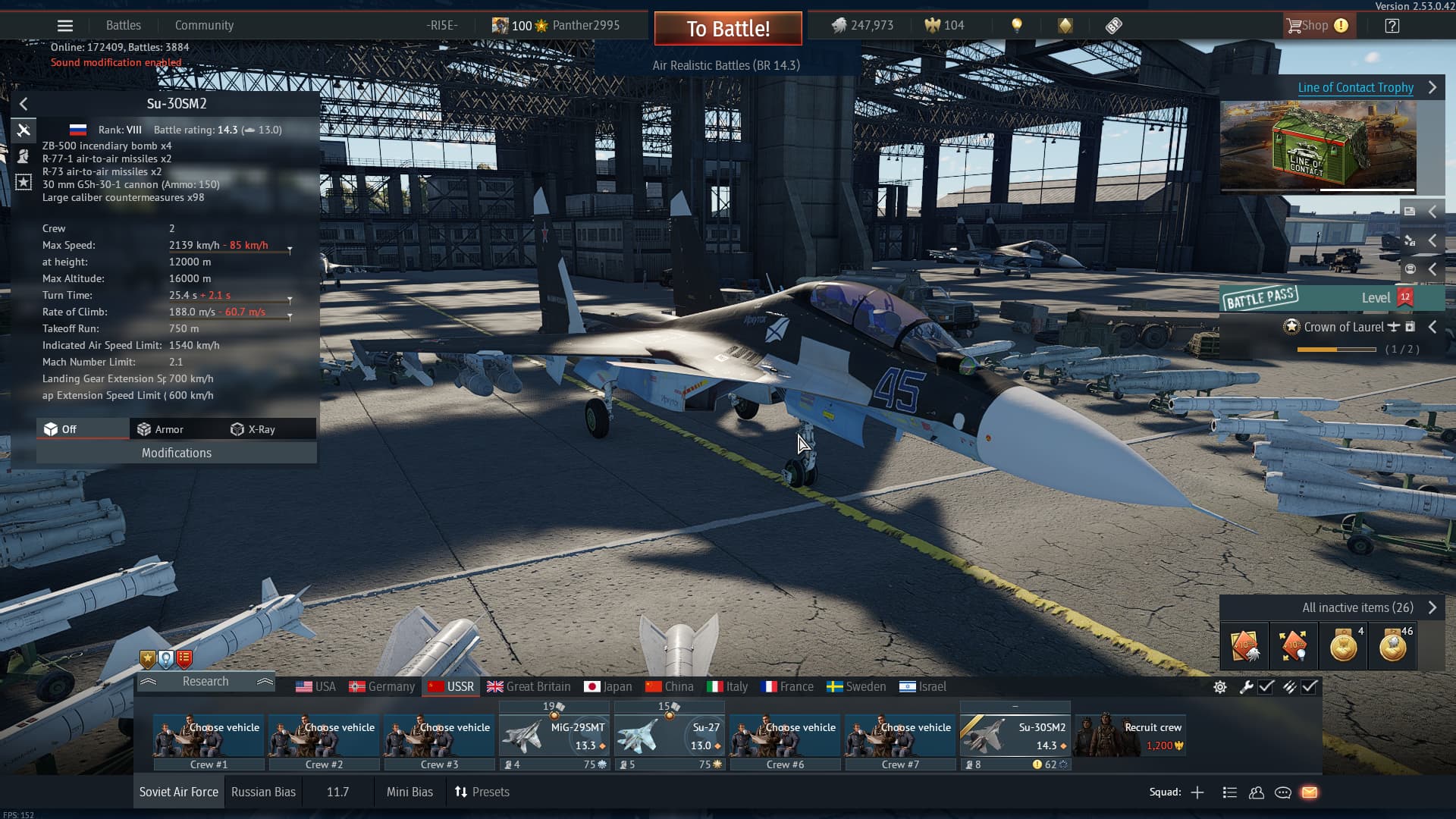Switch to X-Ray view mode
This screenshot has width=1456, height=819.
tap(253, 429)
